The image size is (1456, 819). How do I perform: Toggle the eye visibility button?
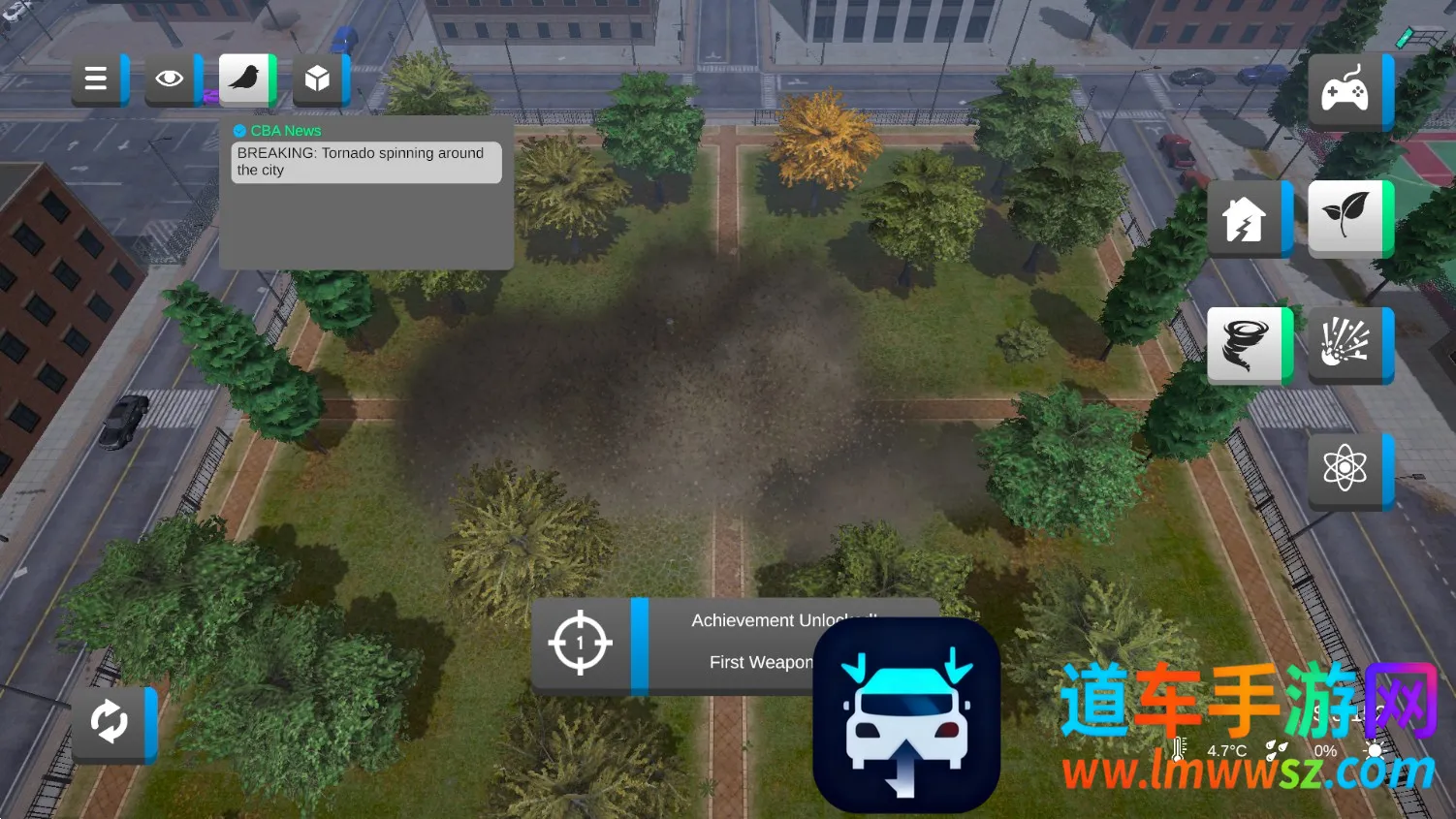pyautogui.click(x=170, y=79)
